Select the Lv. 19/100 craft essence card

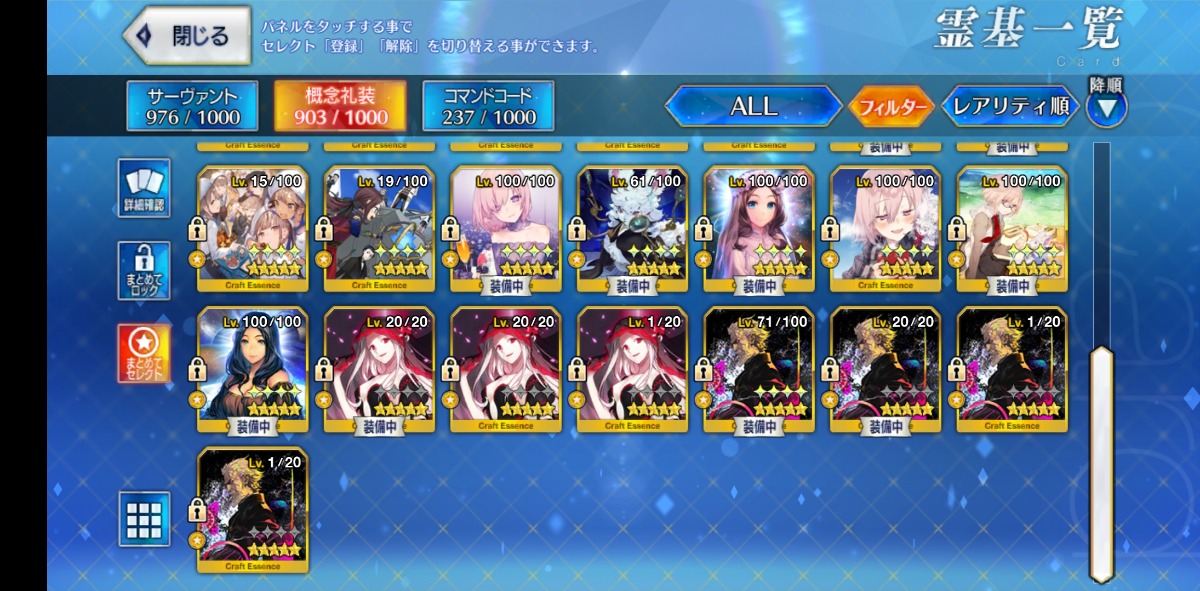click(x=379, y=229)
